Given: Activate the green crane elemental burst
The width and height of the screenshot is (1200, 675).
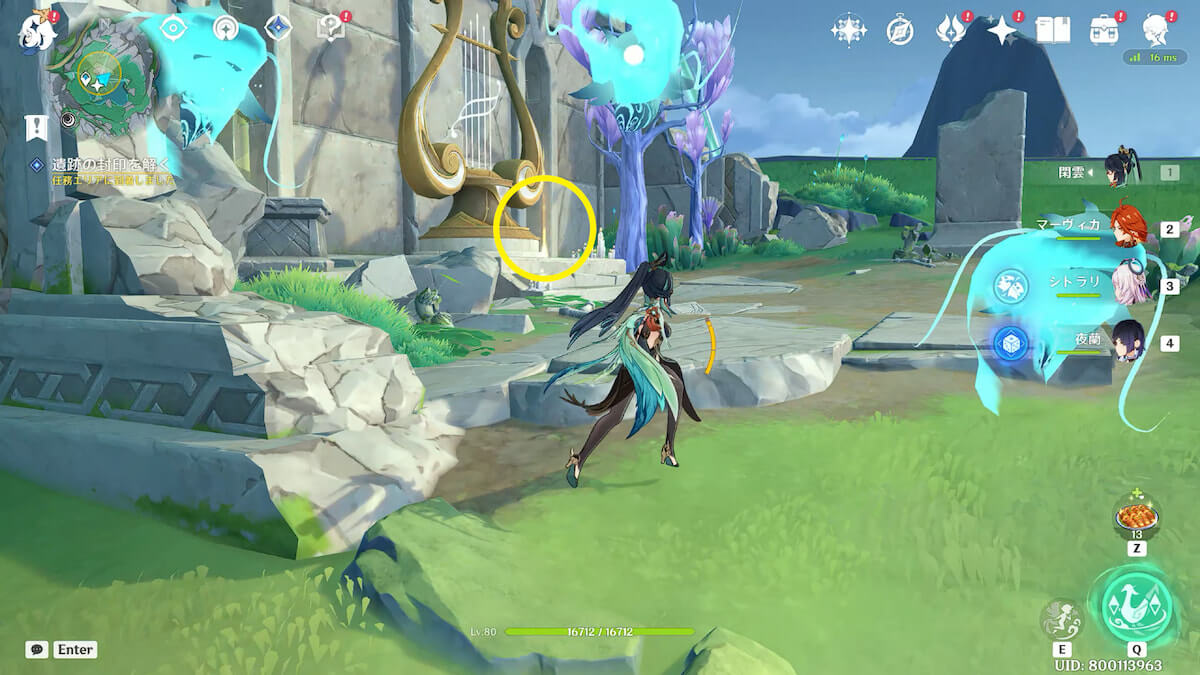Looking at the screenshot, I should 1137,606.
